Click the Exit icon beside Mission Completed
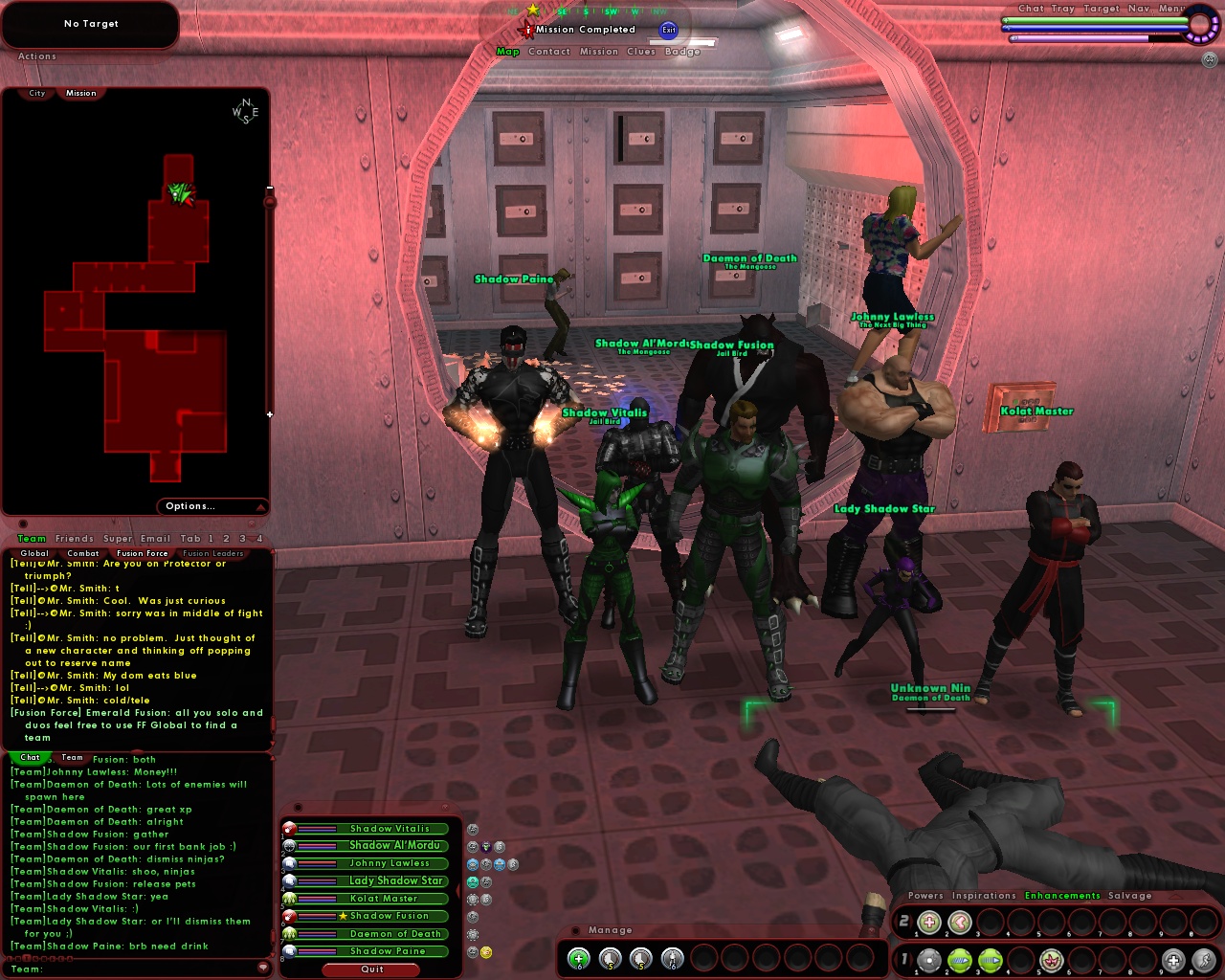The image size is (1225, 980). (x=669, y=30)
